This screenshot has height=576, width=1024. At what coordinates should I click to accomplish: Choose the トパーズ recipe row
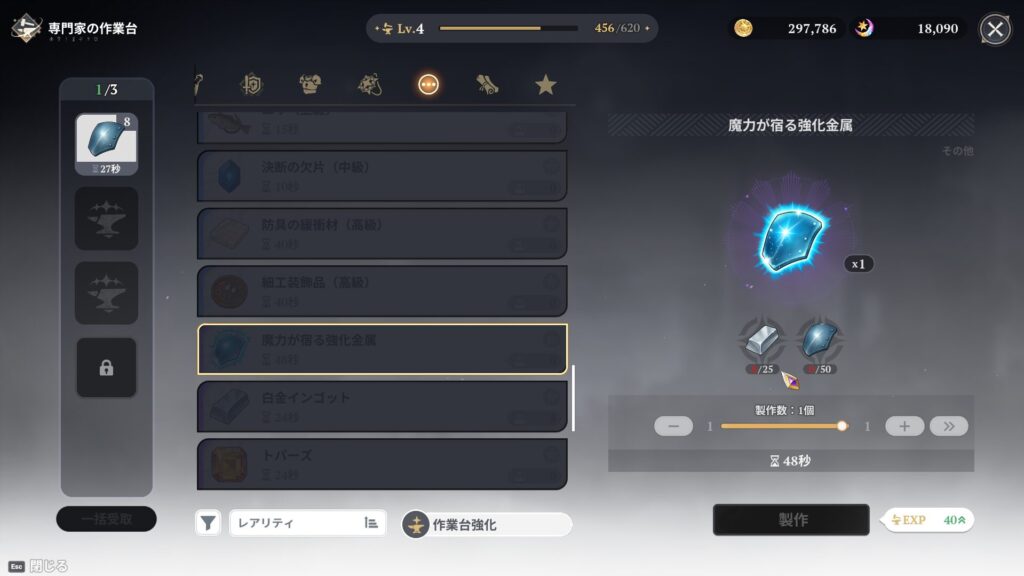tap(382, 463)
